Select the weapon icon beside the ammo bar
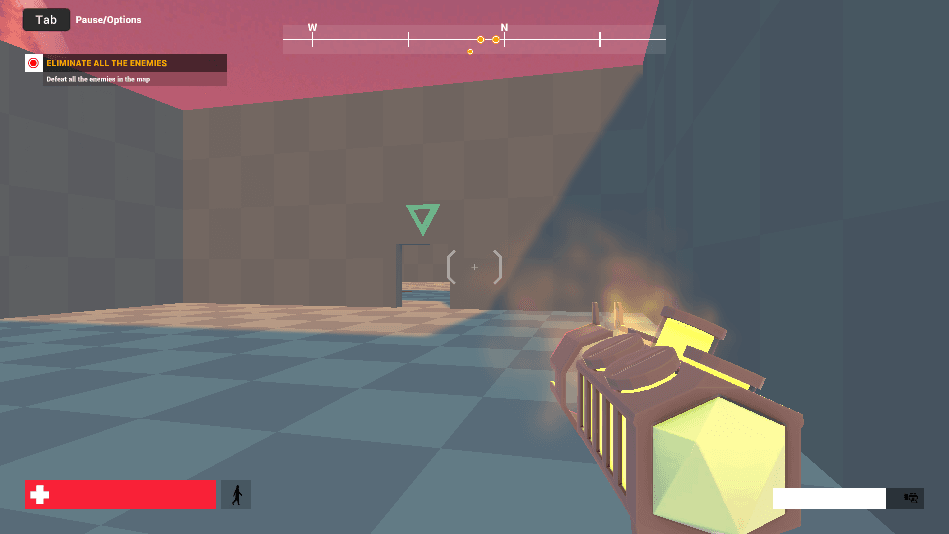The width and height of the screenshot is (949, 534). pyautogui.click(x=910, y=497)
